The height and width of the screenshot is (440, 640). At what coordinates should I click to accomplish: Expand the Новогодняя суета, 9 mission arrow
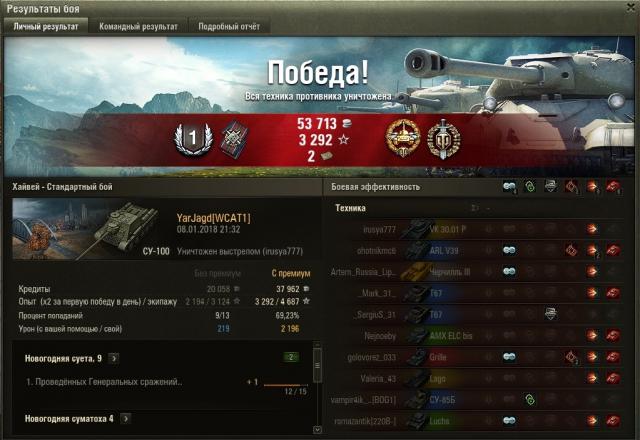coord(113,357)
